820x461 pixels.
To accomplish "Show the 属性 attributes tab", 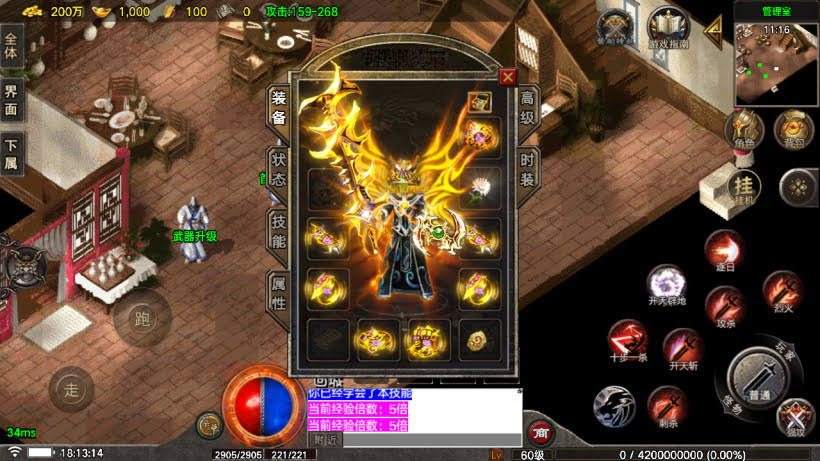I will click(x=279, y=296).
